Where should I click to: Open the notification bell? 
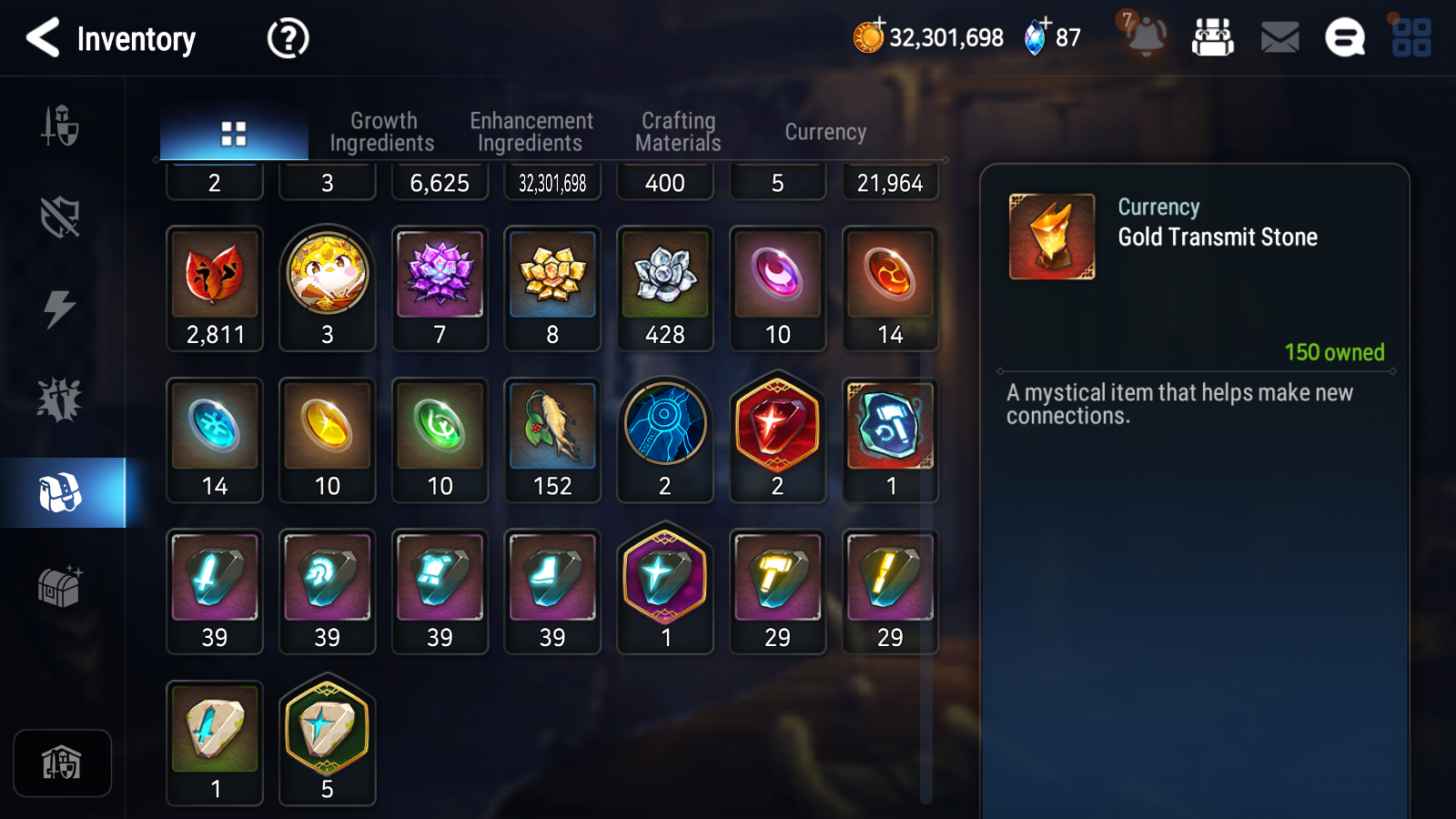[1146, 36]
